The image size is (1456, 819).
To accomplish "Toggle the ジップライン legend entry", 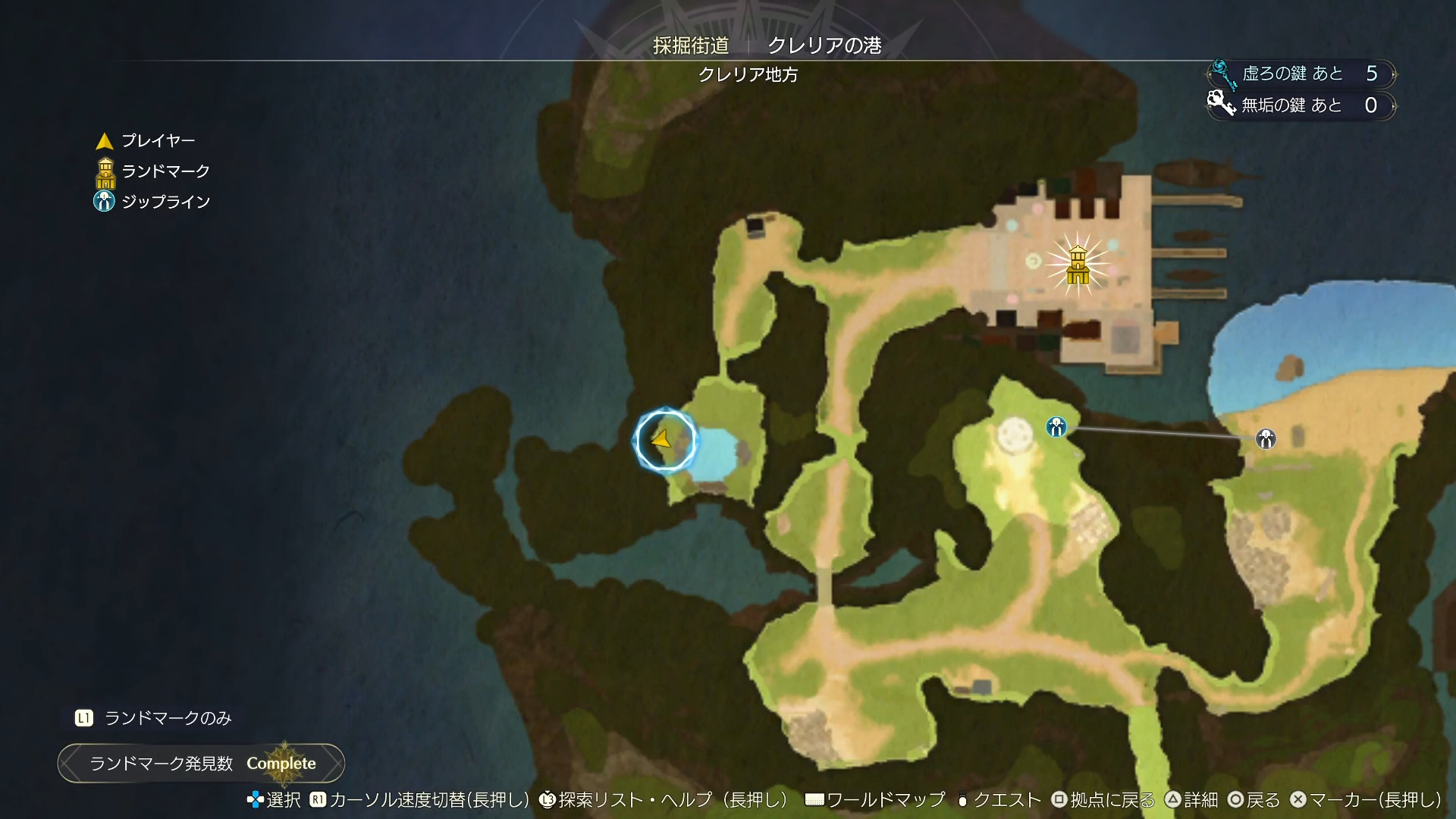I will click(152, 202).
